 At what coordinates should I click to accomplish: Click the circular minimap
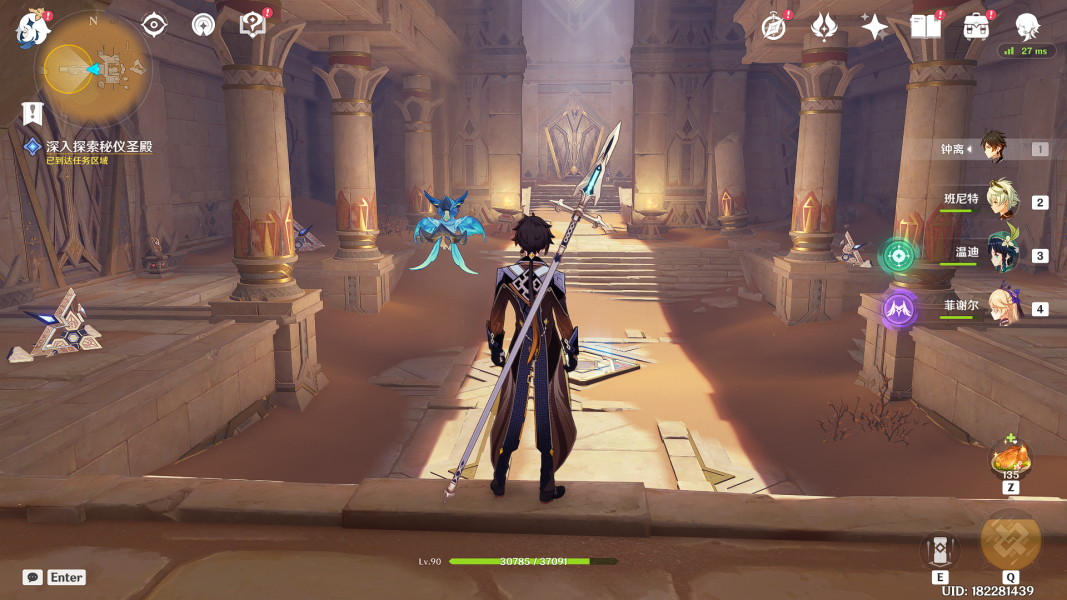pyautogui.click(x=91, y=68)
